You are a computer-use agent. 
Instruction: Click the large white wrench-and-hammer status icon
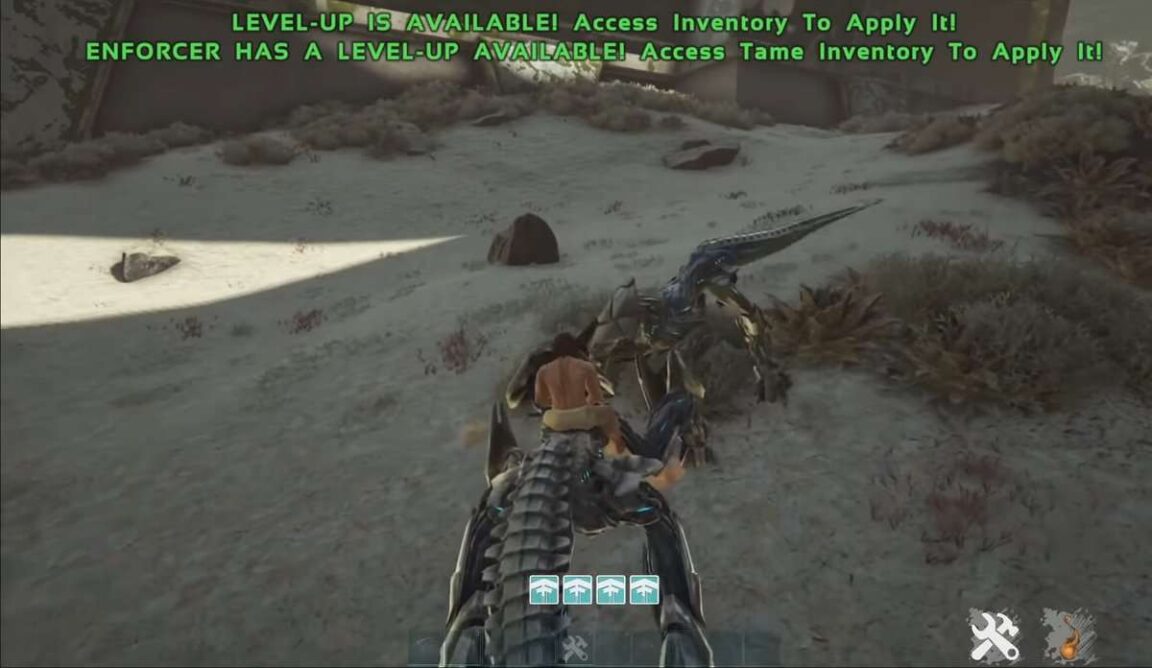tap(994, 636)
